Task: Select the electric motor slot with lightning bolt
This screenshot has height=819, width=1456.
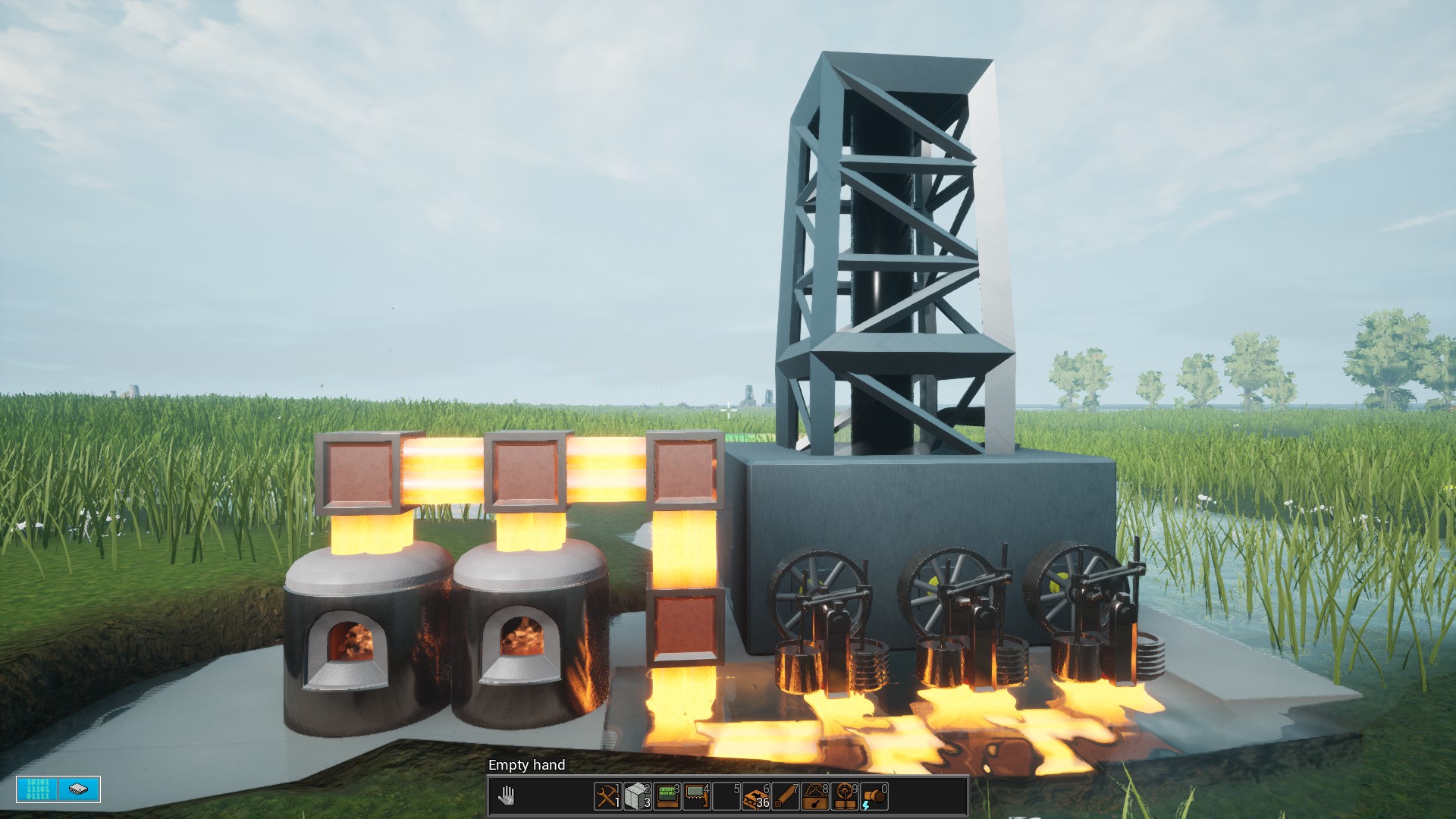Action: pos(874,796)
